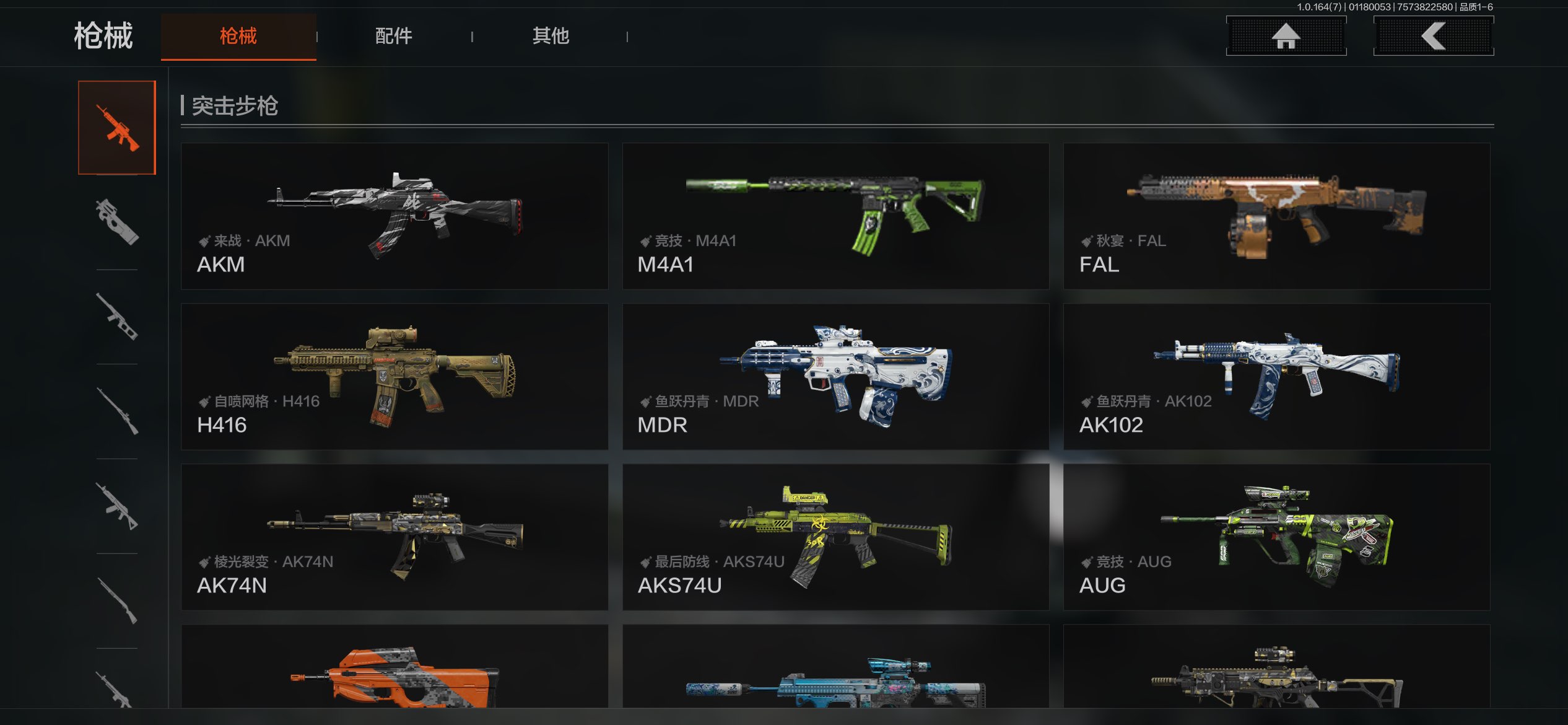Open the FAL weapon tile
1568x725 pixels.
click(1276, 216)
